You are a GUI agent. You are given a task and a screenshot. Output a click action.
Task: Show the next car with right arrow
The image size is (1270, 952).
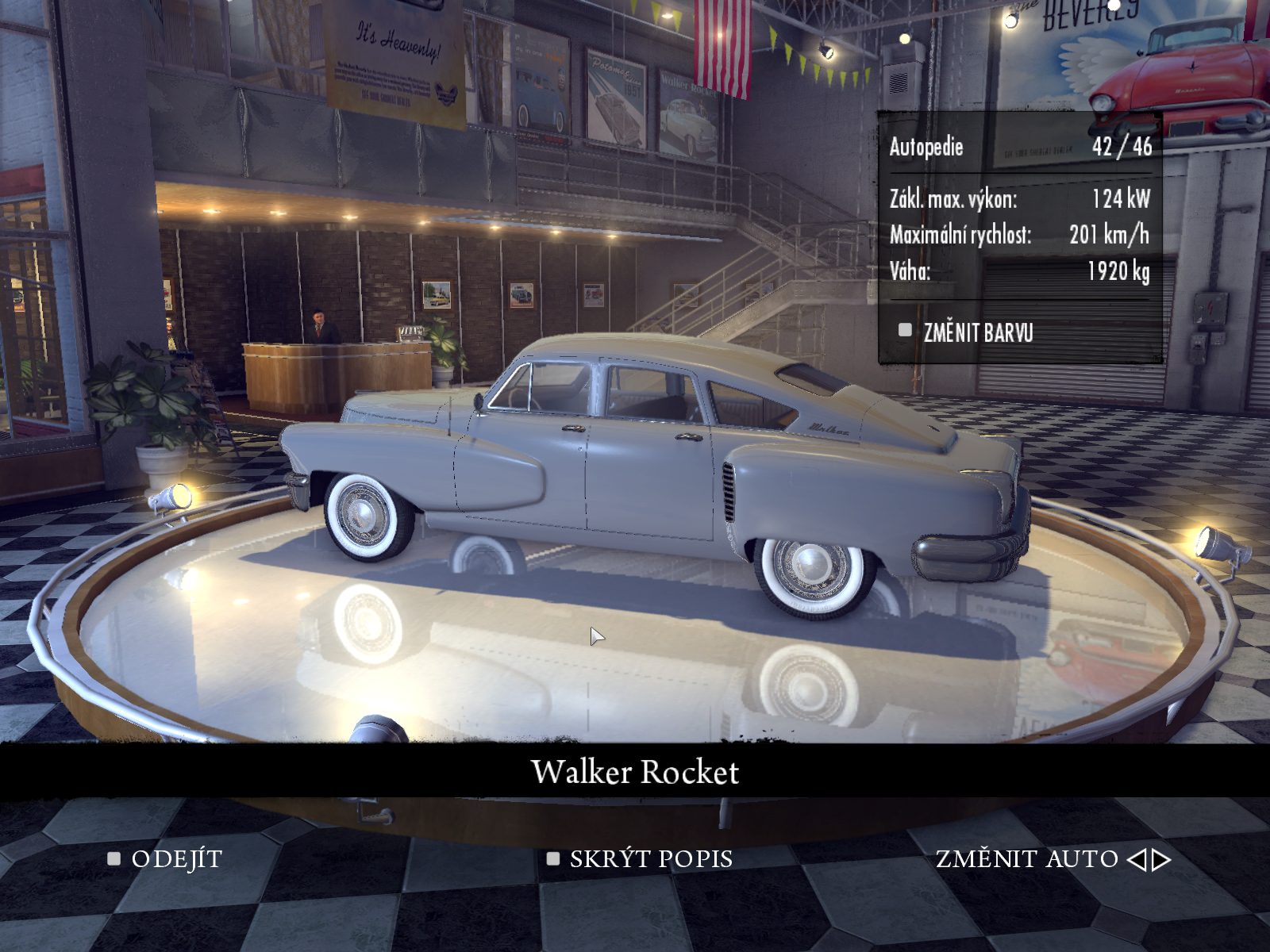pos(1162,859)
